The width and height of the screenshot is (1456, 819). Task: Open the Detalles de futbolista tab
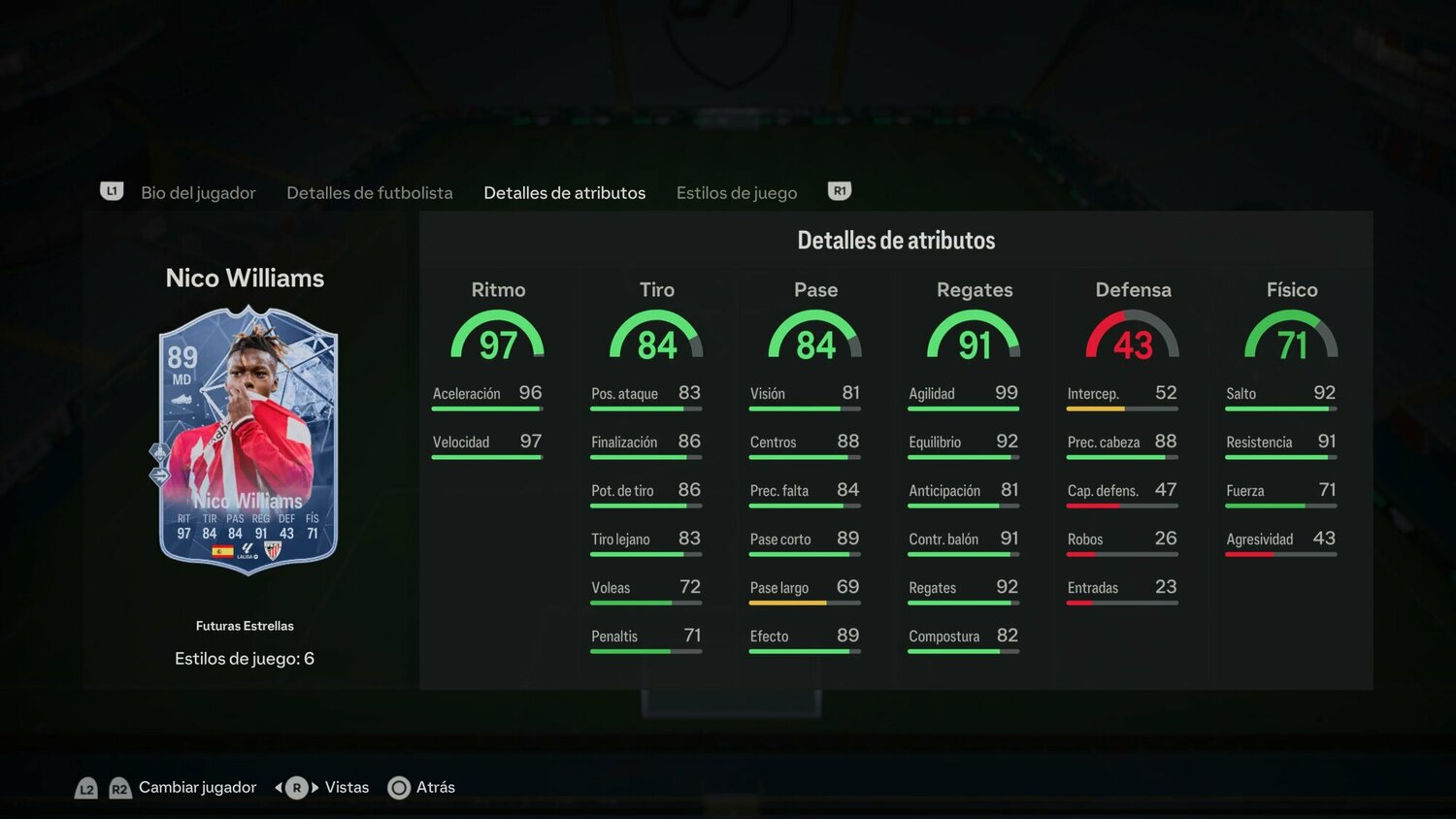tap(369, 192)
